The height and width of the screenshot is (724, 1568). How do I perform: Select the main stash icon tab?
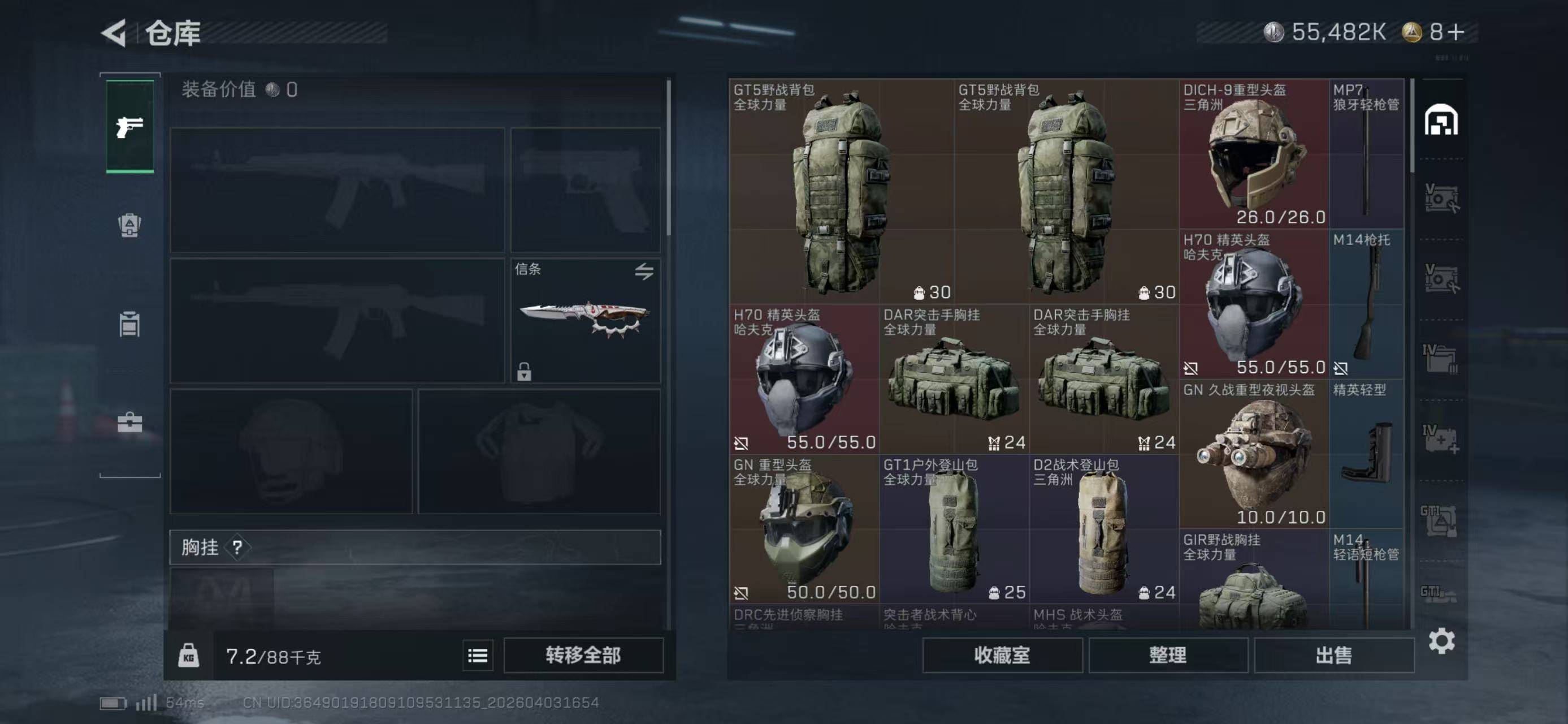pos(1441,120)
